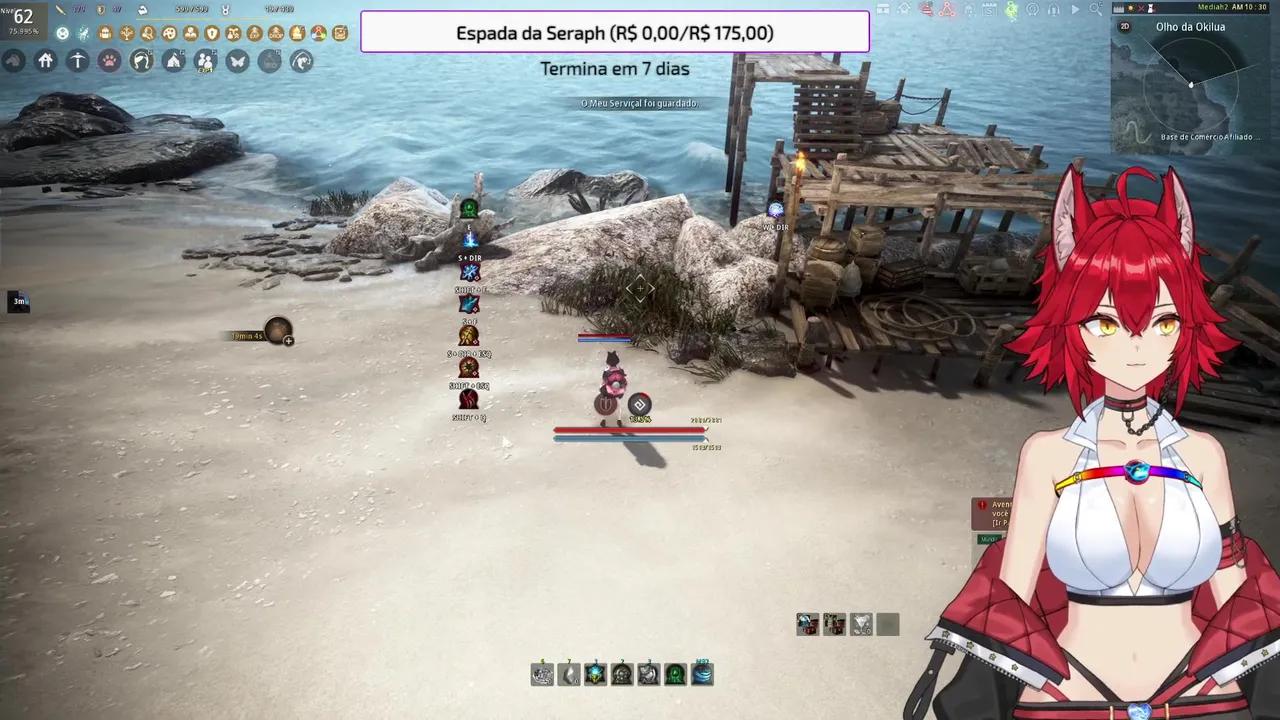
Task: Open the tent camp icon
Action: coord(173,61)
